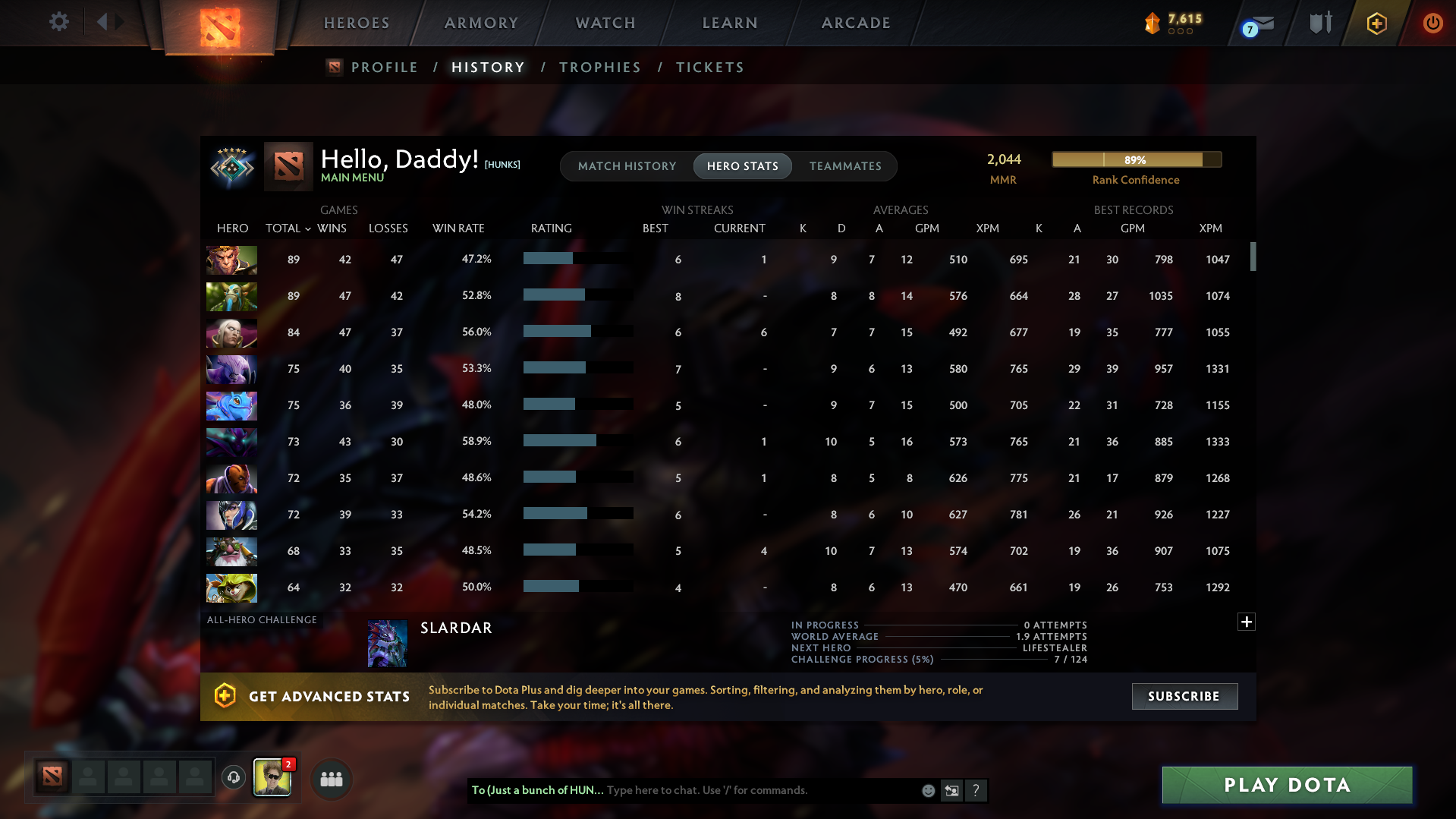Select the MATCH HISTORY view
Screen dimensions: 1456x819
(627, 166)
